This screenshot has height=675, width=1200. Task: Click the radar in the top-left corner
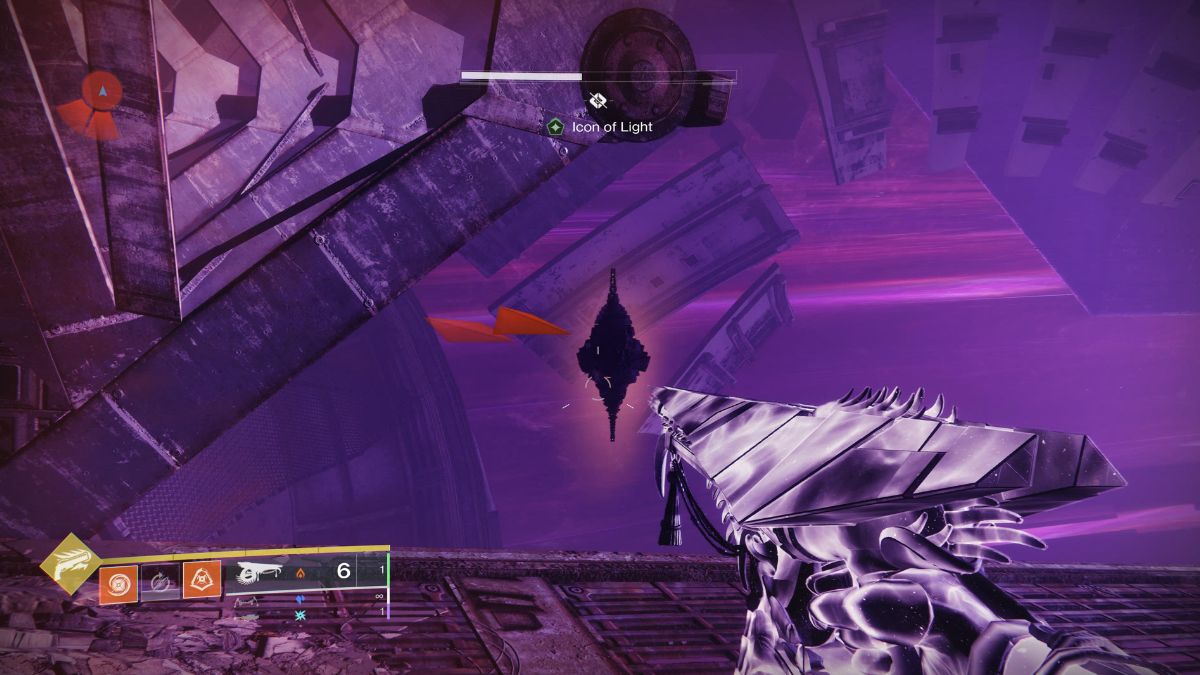[98, 104]
